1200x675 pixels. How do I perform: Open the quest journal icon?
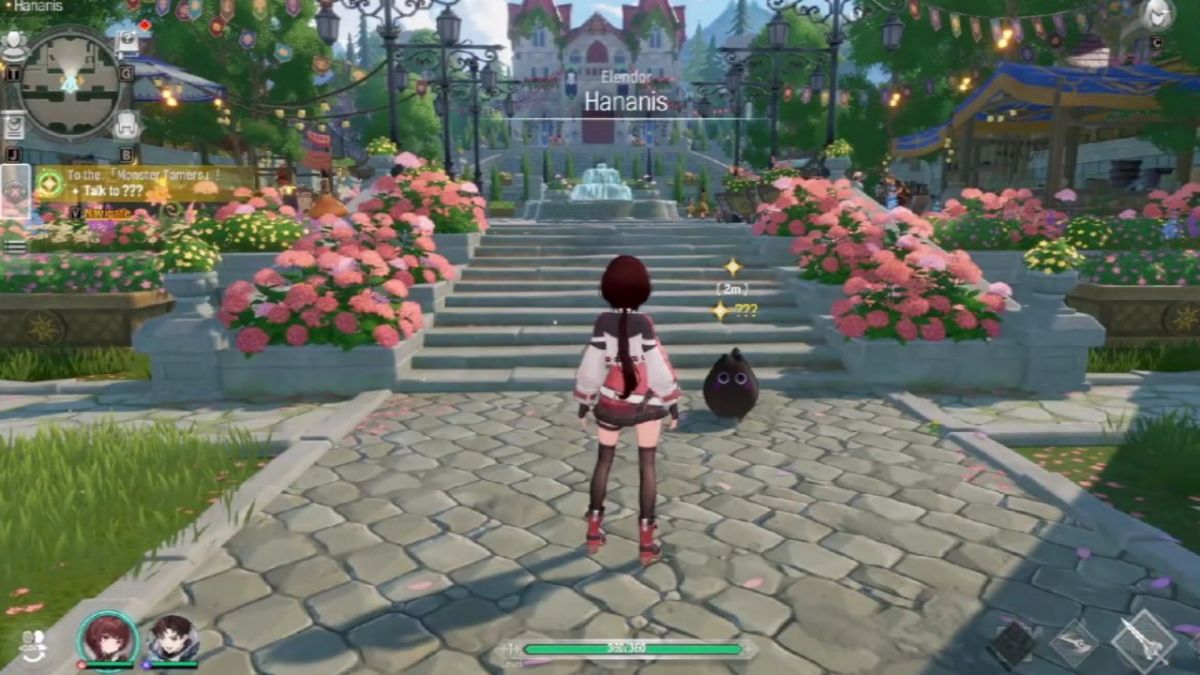click(x=14, y=126)
